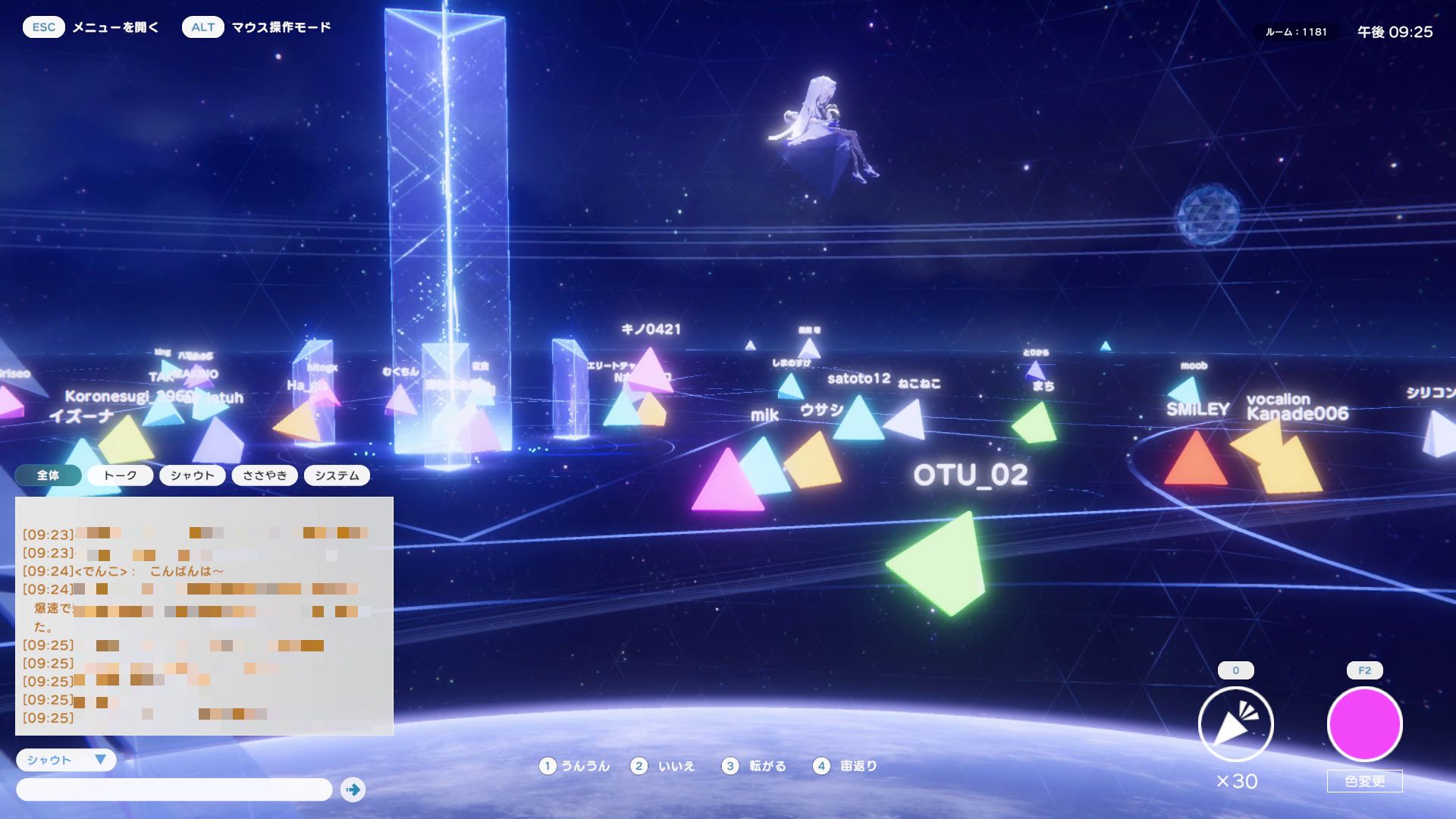Click the magenta avatar color circle

tap(1364, 724)
